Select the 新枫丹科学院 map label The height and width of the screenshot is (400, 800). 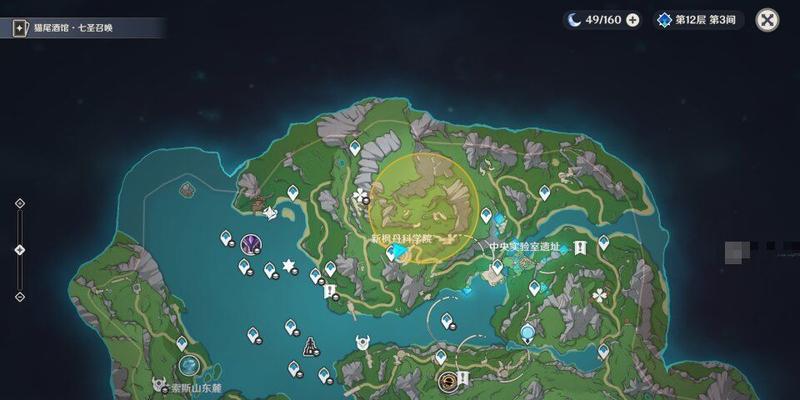pyautogui.click(x=400, y=239)
